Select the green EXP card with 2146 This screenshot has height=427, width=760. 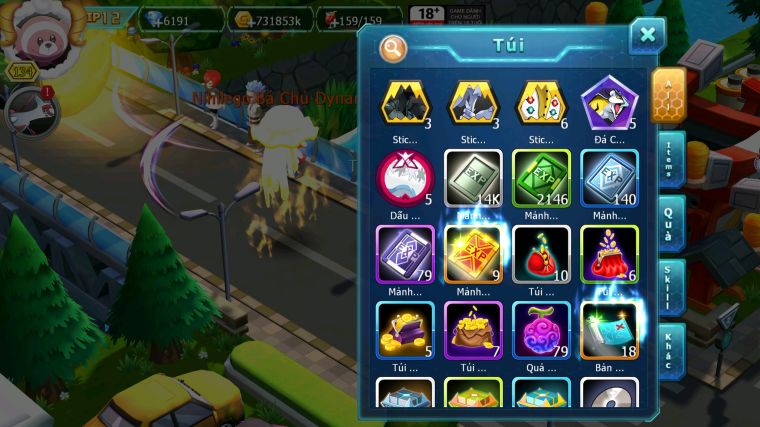(x=541, y=177)
